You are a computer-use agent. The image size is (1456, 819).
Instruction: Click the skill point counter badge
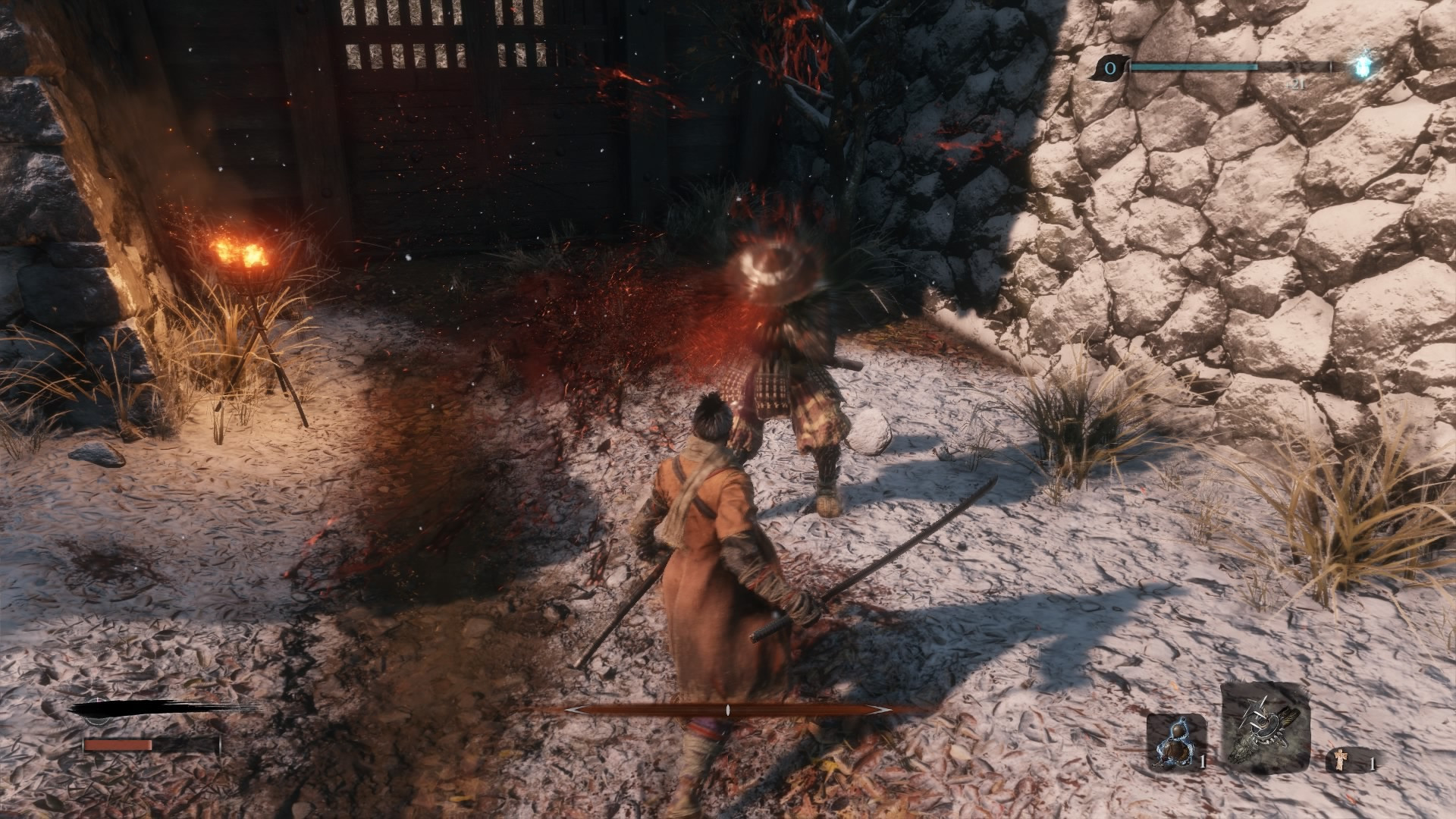1111,69
